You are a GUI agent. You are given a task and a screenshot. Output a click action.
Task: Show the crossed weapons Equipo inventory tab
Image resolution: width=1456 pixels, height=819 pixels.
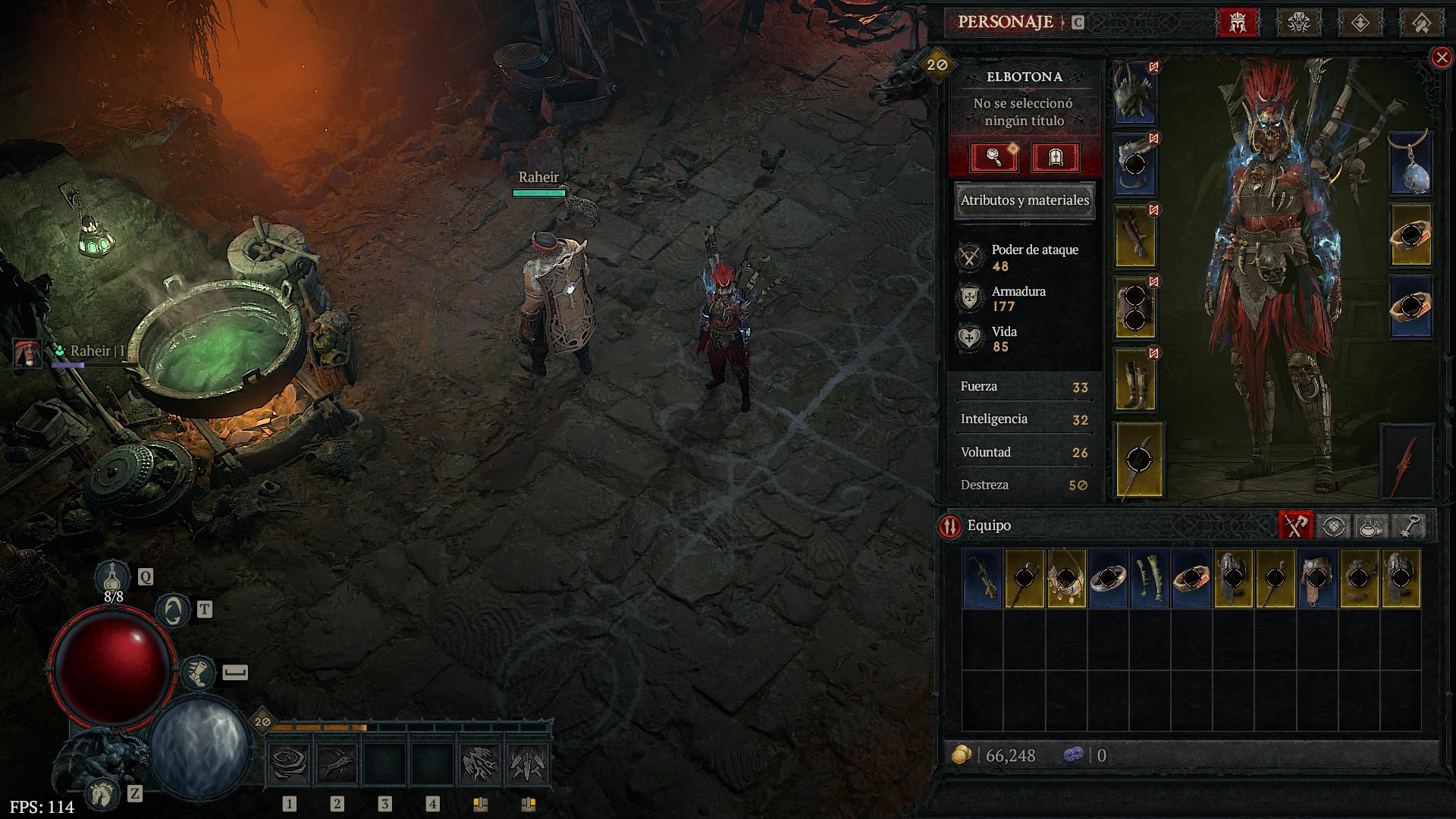[x=1295, y=526]
